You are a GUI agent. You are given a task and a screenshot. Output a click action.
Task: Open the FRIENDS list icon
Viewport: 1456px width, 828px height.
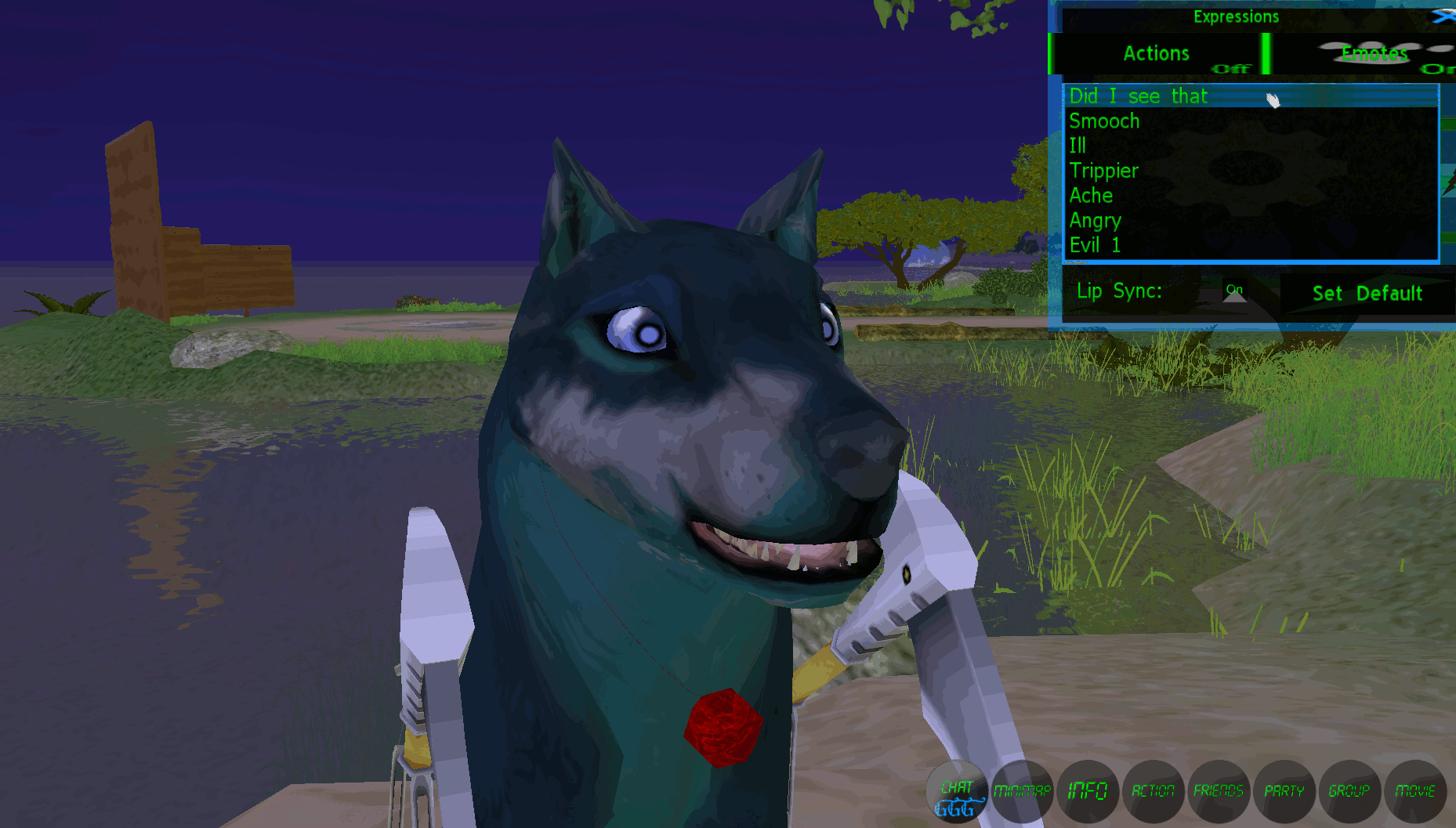point(1219,792)
